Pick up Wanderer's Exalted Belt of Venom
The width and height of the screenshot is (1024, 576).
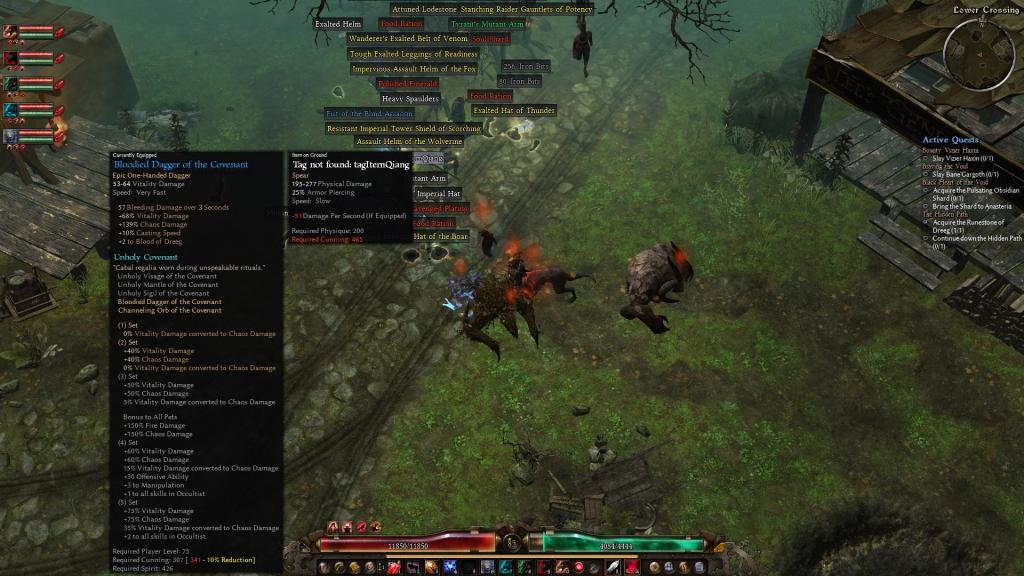408,39
